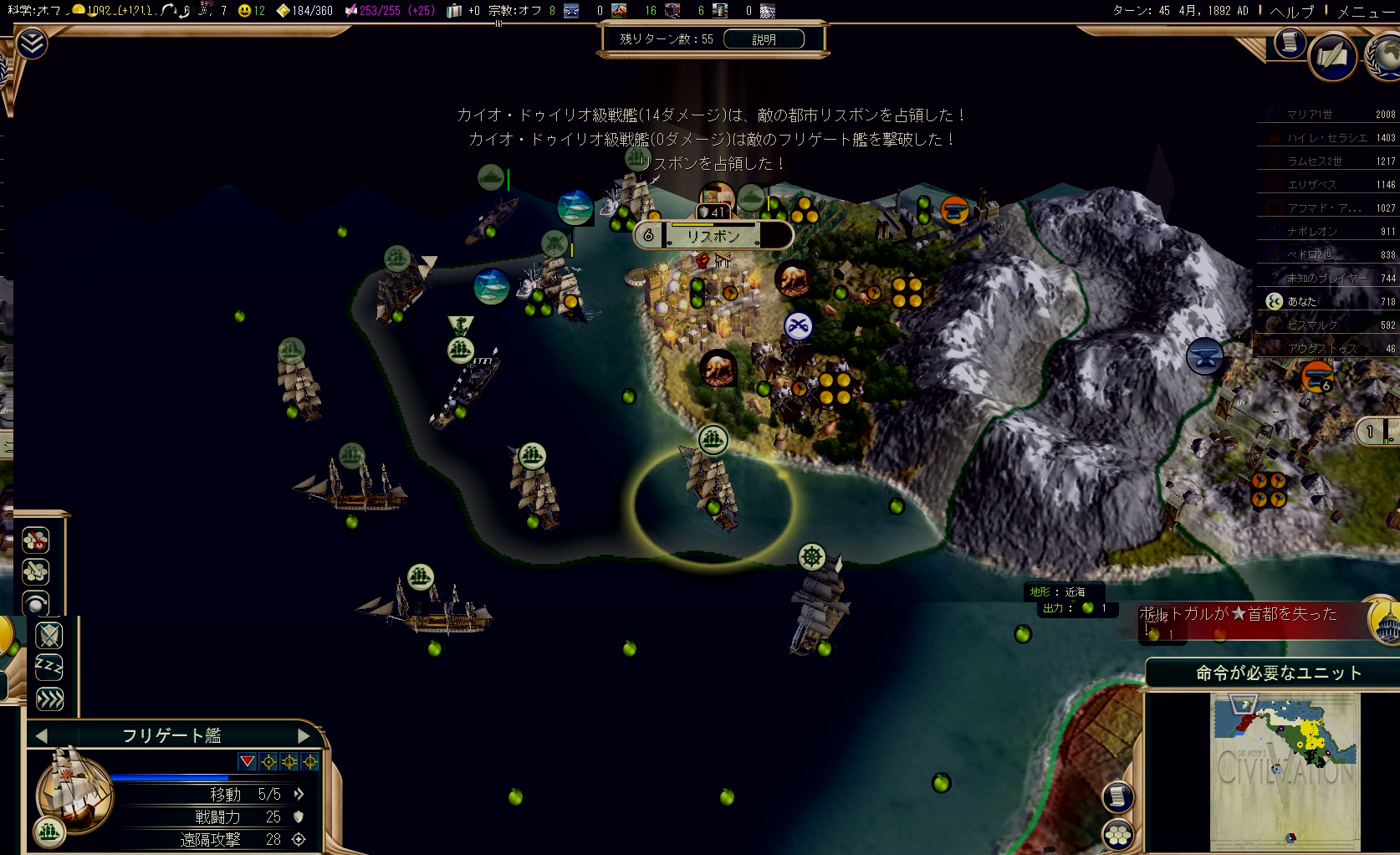Open the quill and scroll panel icon
Viewport: 1400px width, 855px height.
point(1331,57)
